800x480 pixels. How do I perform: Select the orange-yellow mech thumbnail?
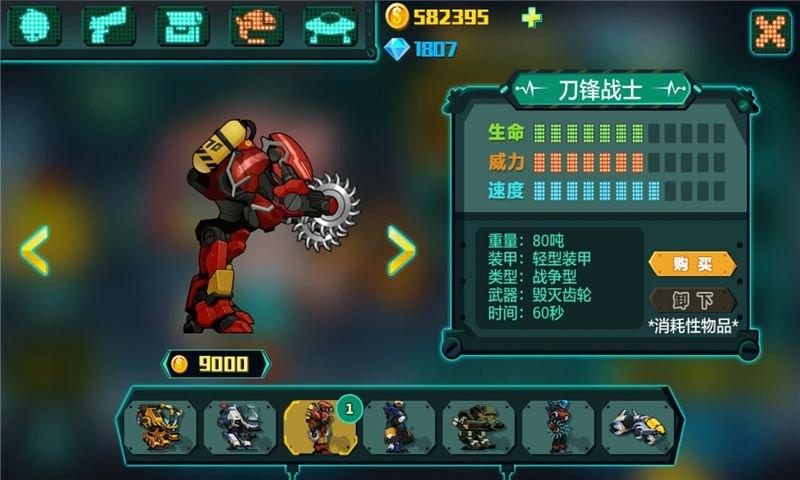[159, 427]
